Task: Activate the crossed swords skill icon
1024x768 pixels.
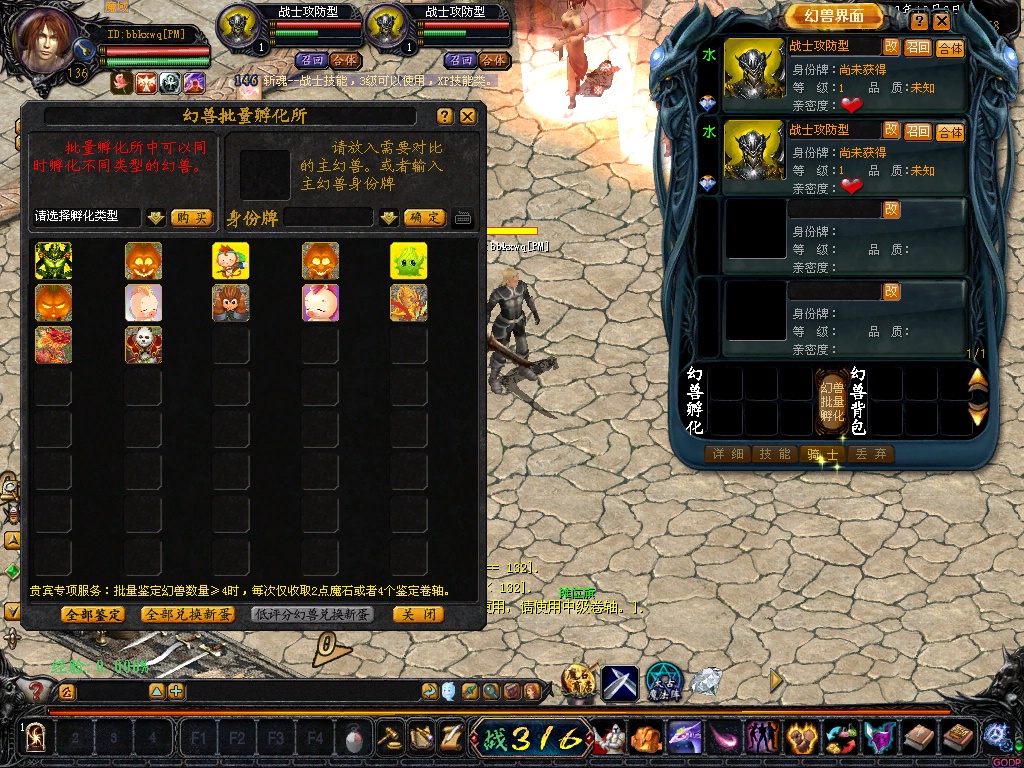Action: 620,682
